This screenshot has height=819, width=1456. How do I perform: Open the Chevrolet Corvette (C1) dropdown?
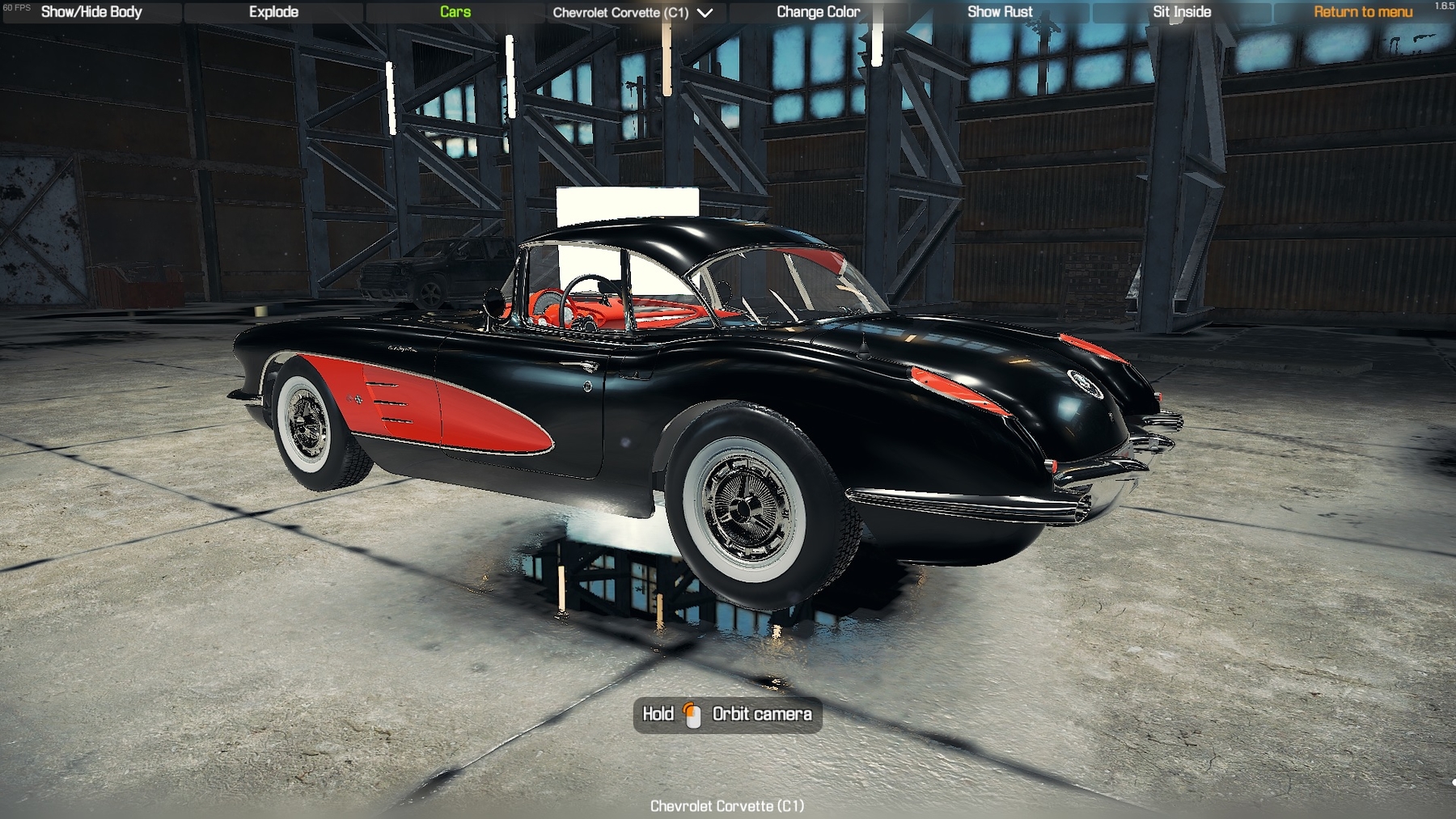coord(633,13)
